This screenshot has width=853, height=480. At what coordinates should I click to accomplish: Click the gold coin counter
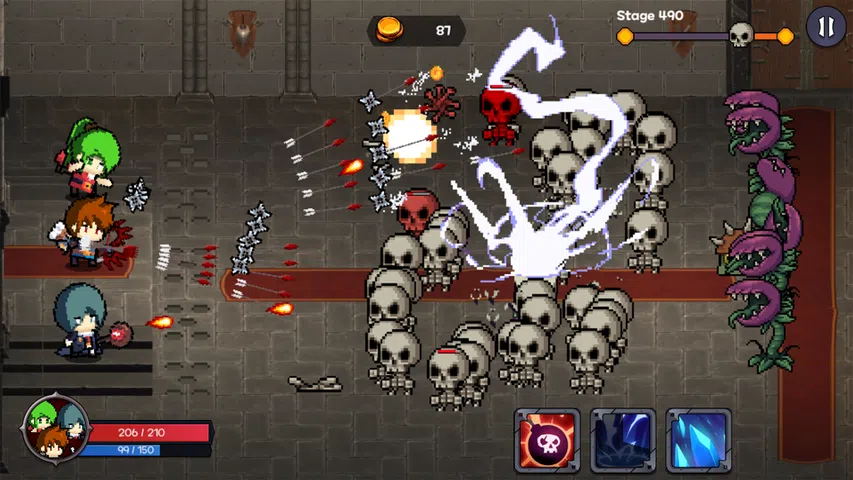(x=416, y=31)
